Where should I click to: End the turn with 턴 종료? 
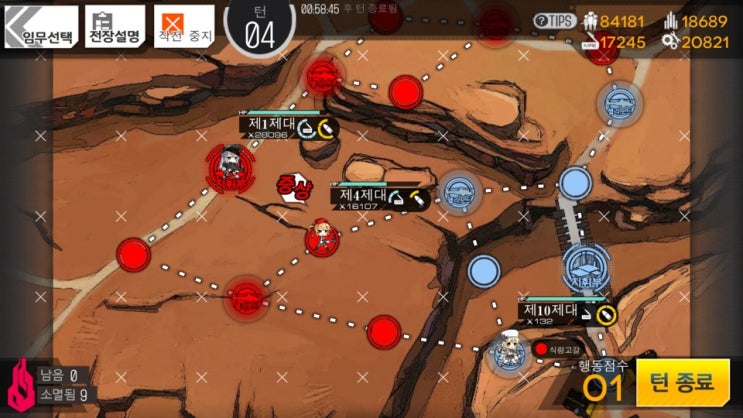[683, 382]
